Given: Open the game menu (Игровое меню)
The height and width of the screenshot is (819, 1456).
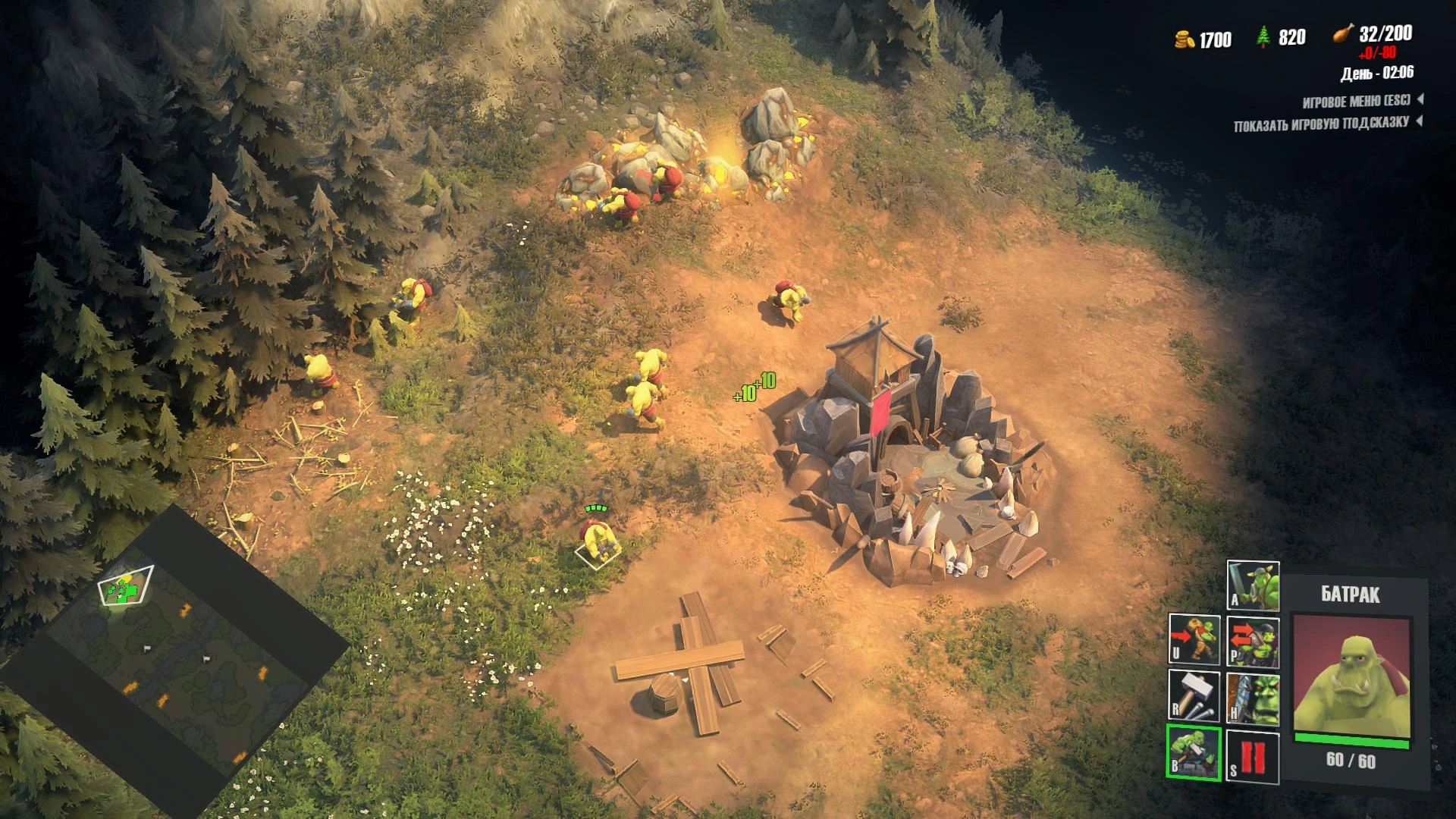Looking at the screenshot, I should [x=1357, y=101].
